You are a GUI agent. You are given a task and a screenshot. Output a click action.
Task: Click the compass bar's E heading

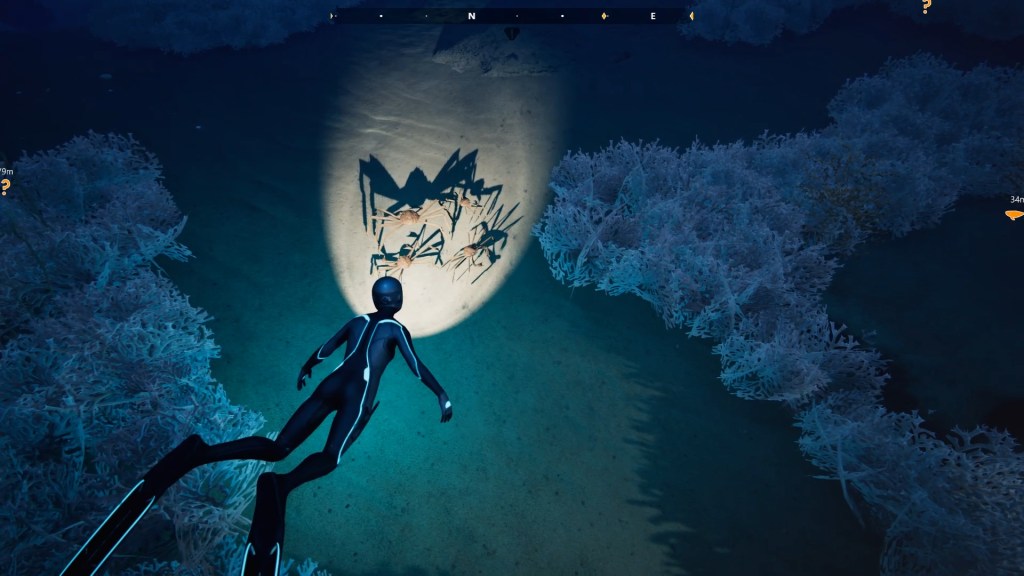pyautogui.click(x=653, y=16)
